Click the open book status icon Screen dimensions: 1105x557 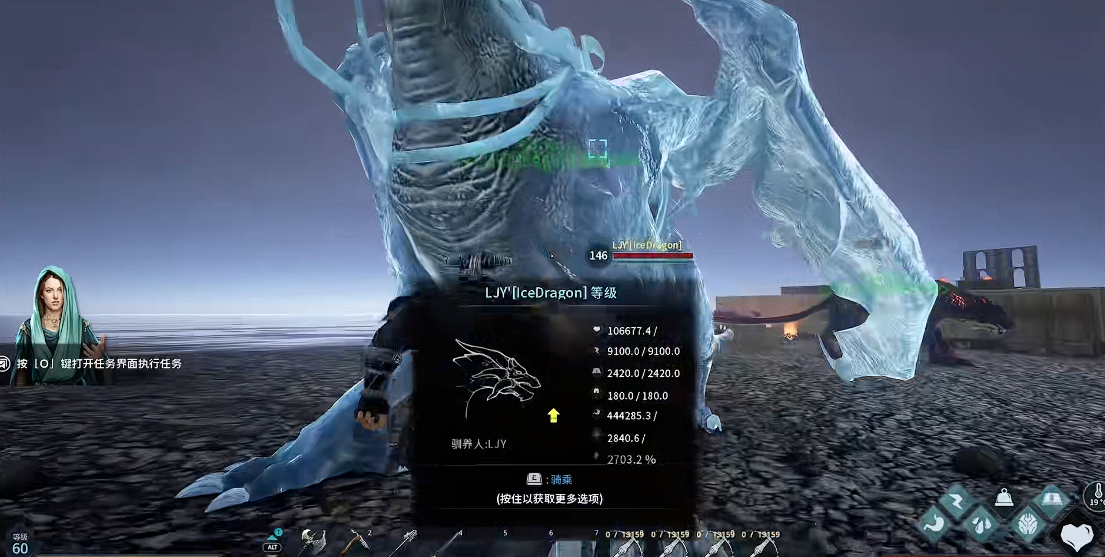(1050, 498)
